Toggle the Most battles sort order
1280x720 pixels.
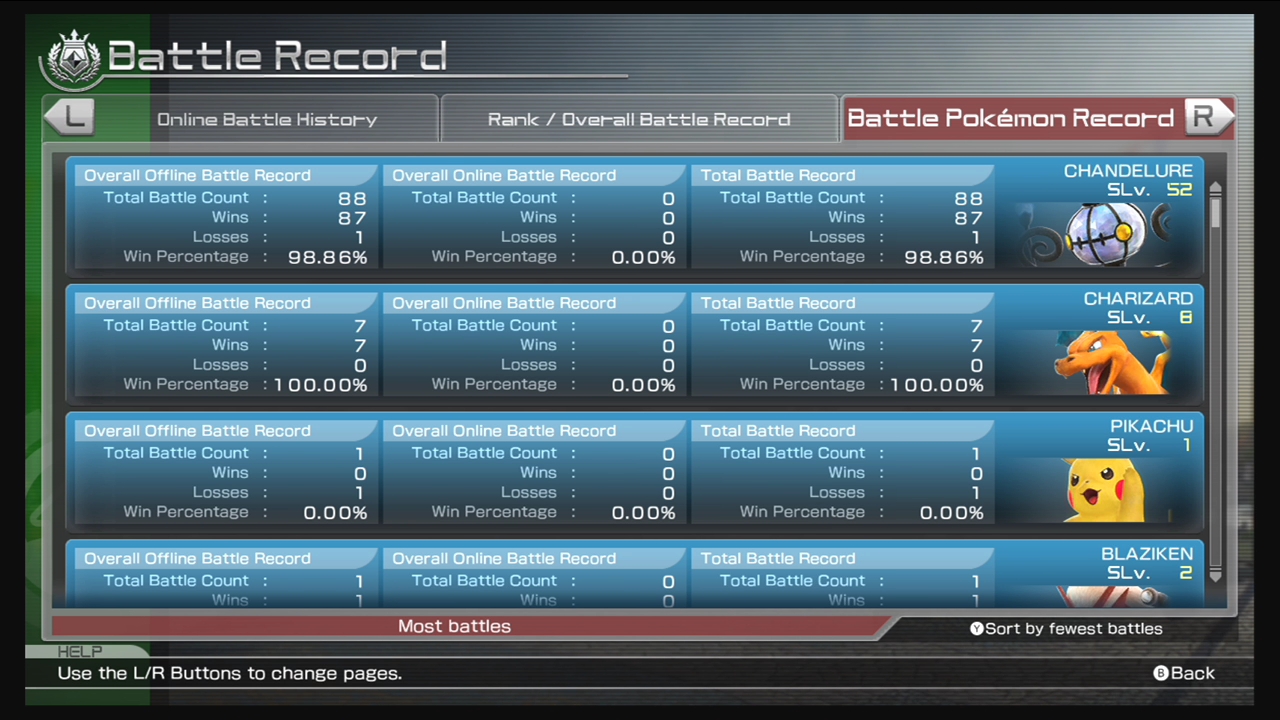(x=454, y=626)
